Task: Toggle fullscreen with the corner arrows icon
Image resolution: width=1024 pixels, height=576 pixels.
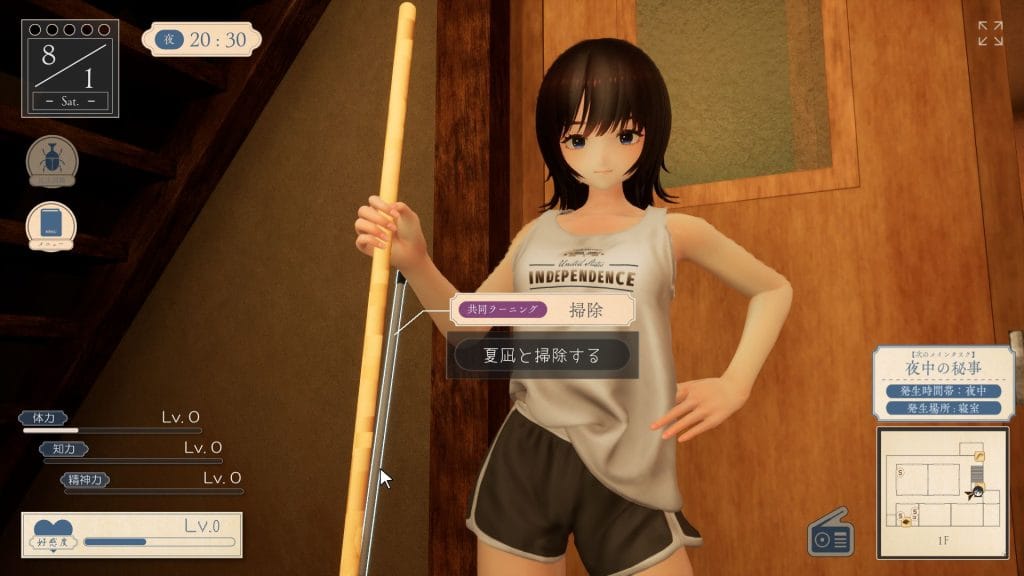Action: click(x=989, y=33)
